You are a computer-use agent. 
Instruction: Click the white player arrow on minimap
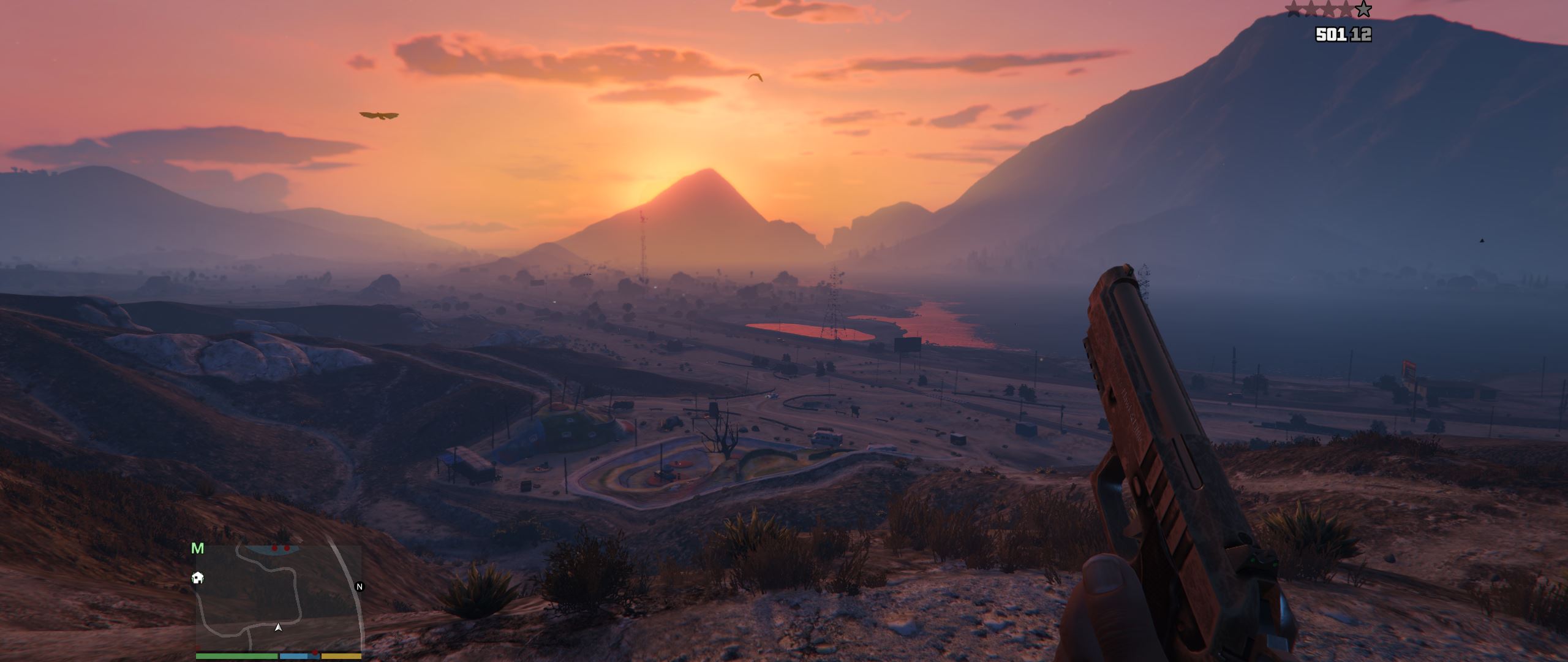coord(279,627)
